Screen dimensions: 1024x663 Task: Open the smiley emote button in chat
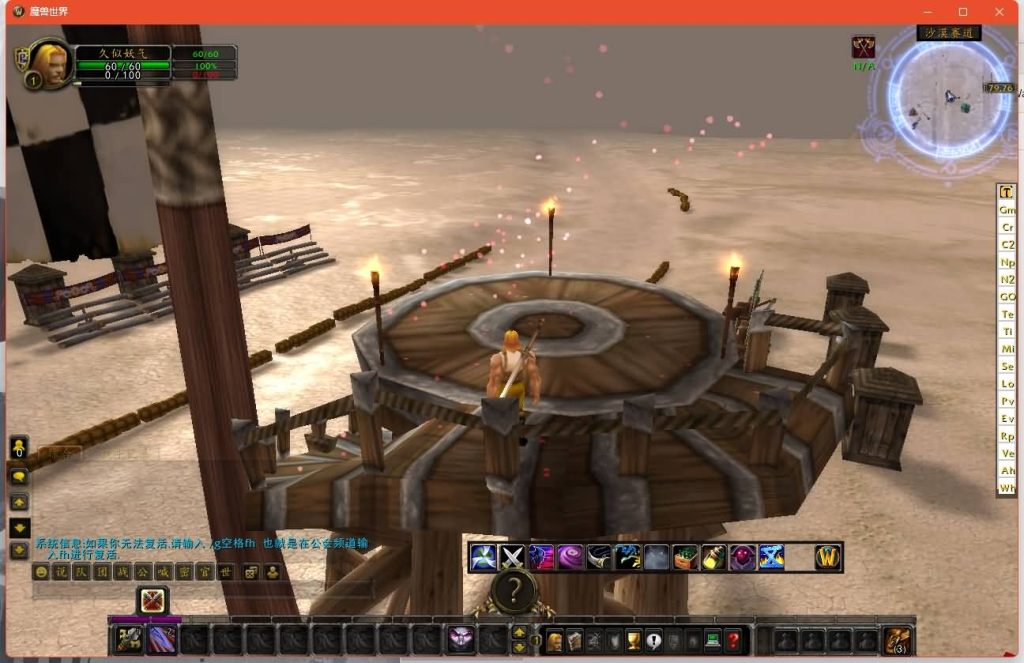41,572
